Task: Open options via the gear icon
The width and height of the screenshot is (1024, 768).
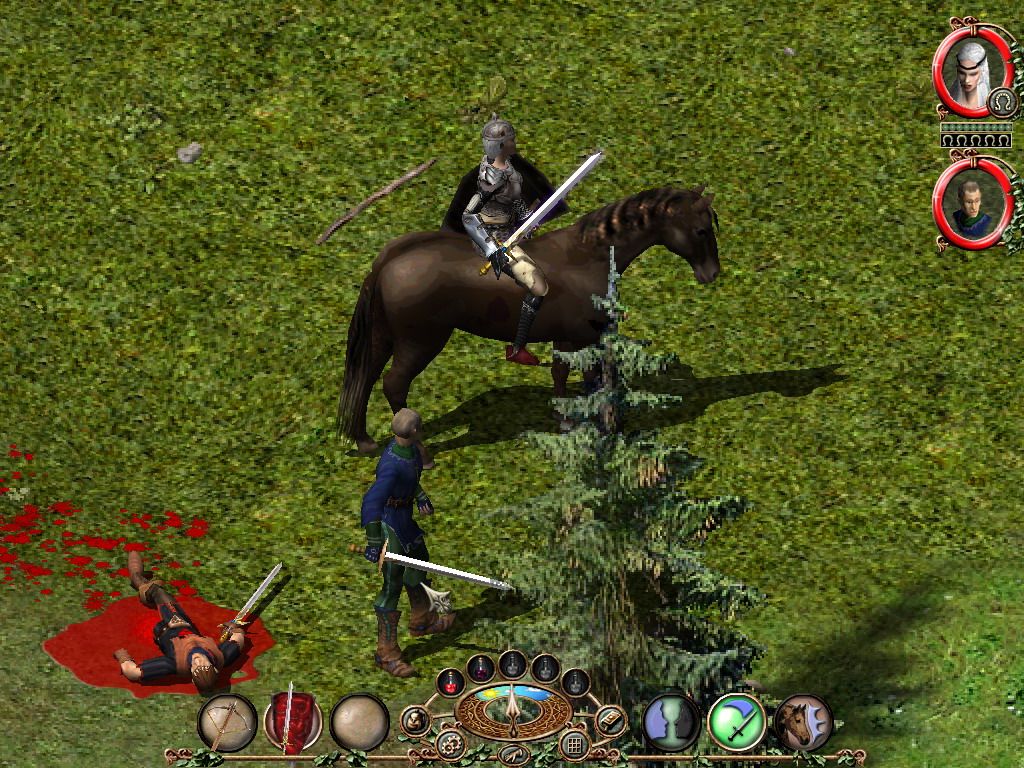Action: click(x=449, y=744)
